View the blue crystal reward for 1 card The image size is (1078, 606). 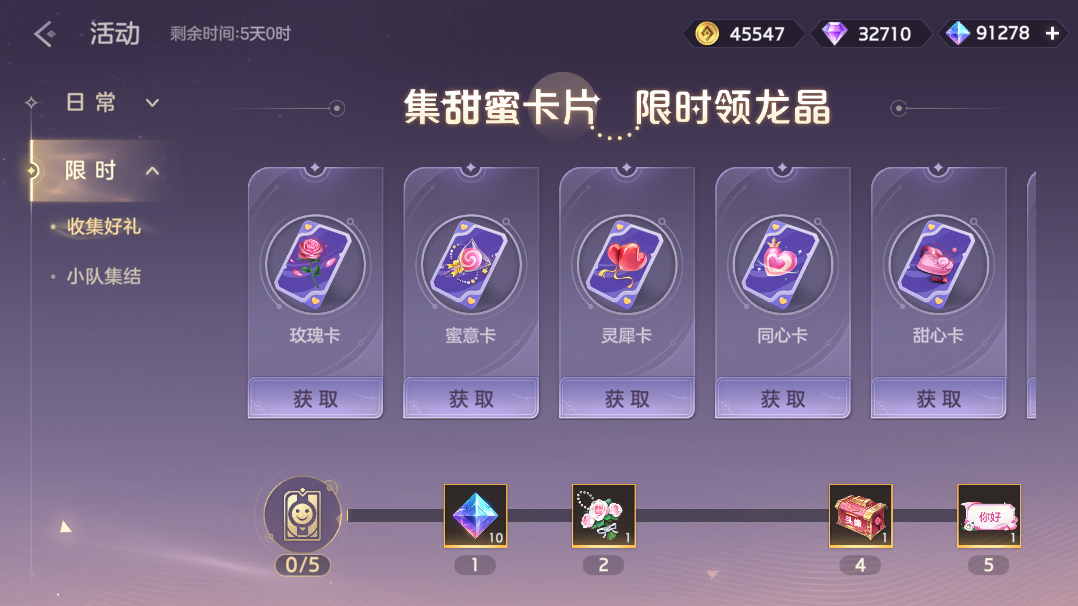[x=475, y=516]
